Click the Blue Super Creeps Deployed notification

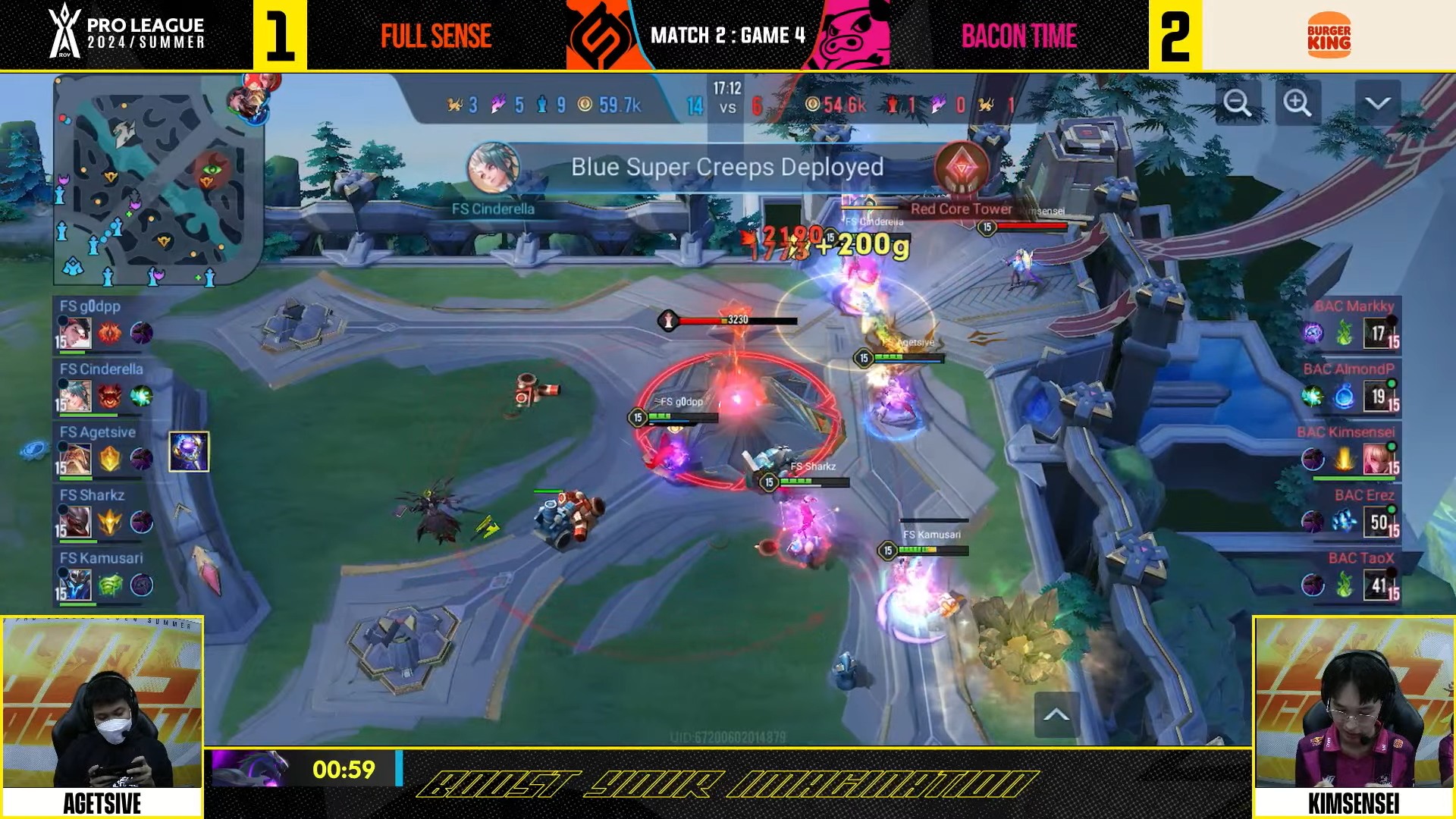728,167
